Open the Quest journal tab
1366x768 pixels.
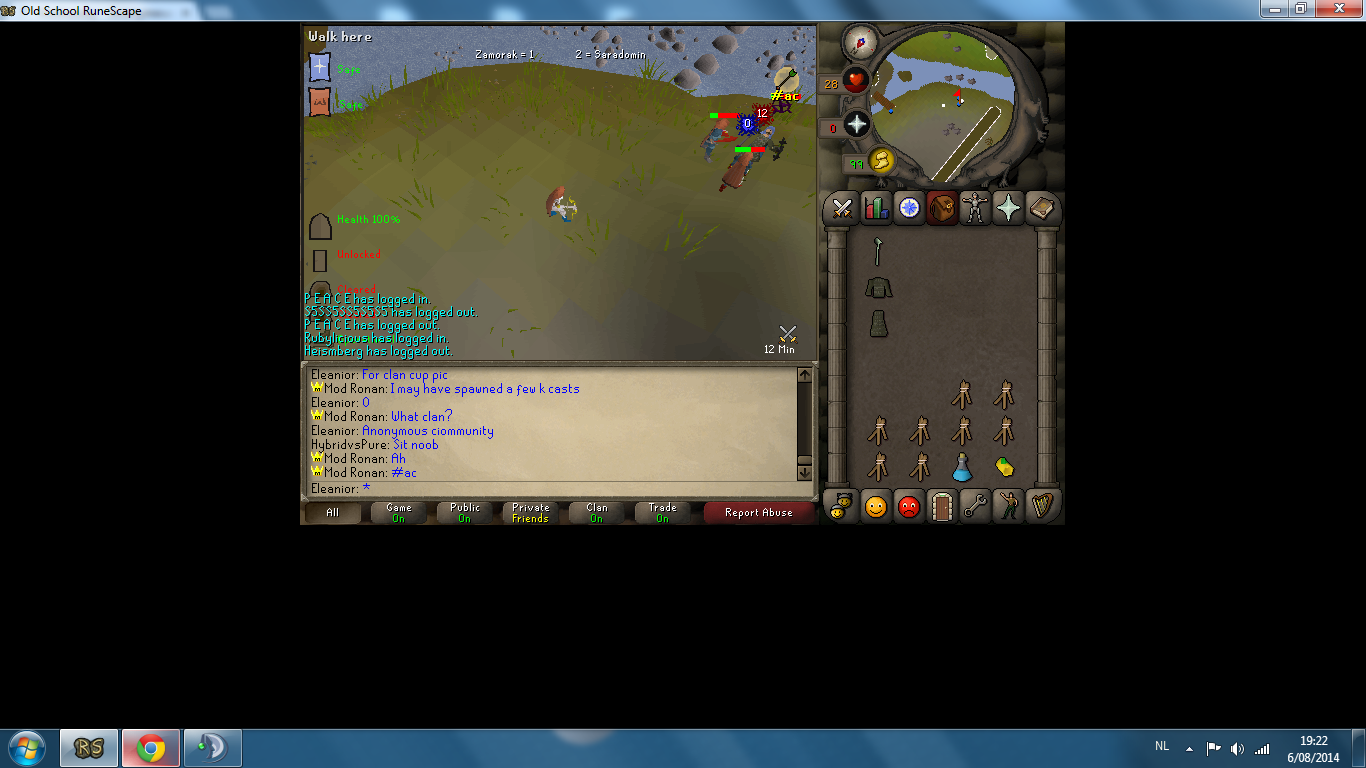[x=908, y=208]
